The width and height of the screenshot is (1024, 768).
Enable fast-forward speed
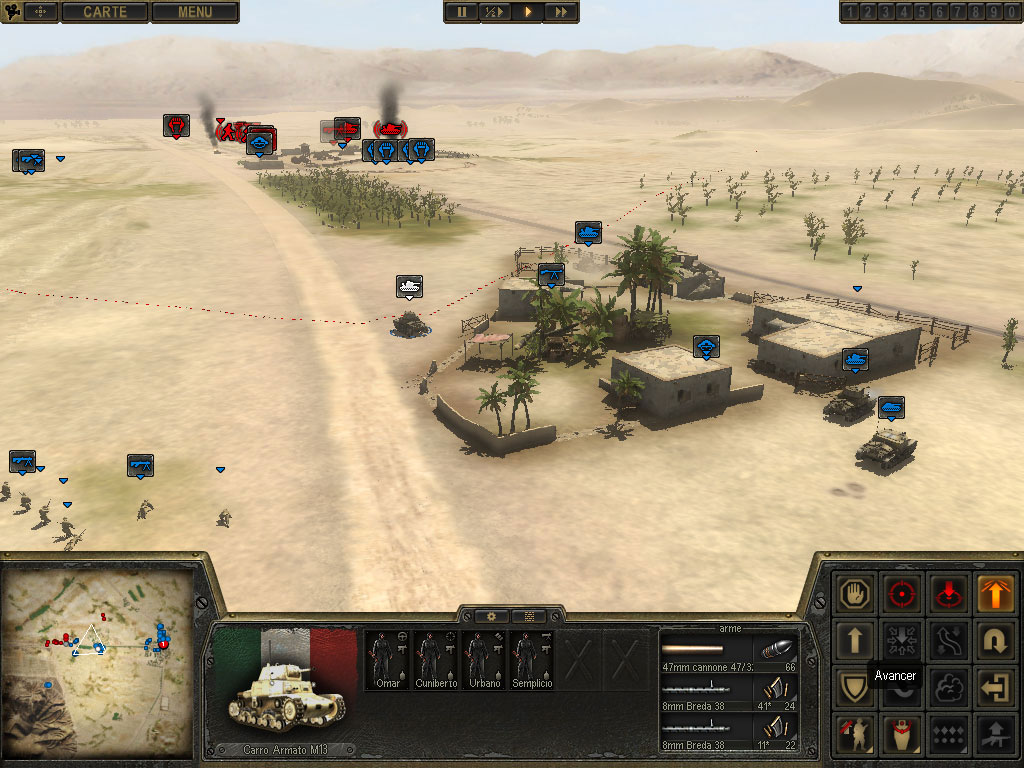pos(560,12)
